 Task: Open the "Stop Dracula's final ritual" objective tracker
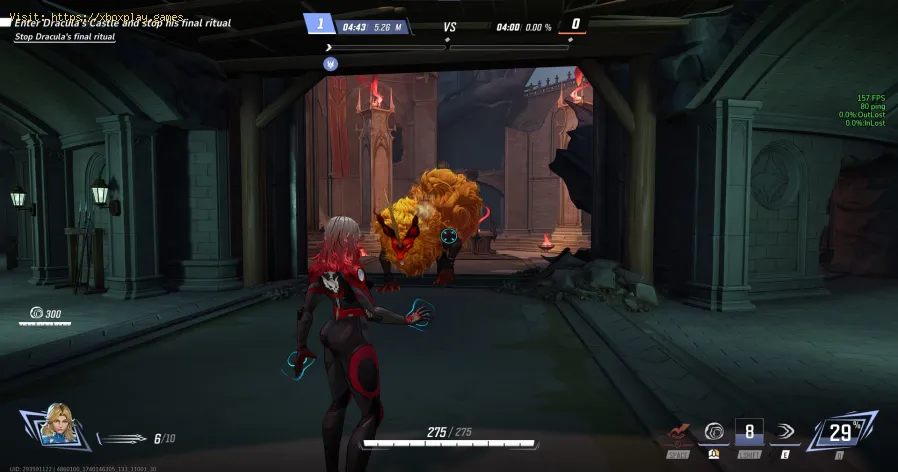pyautogui.click(x=64, y=37)
